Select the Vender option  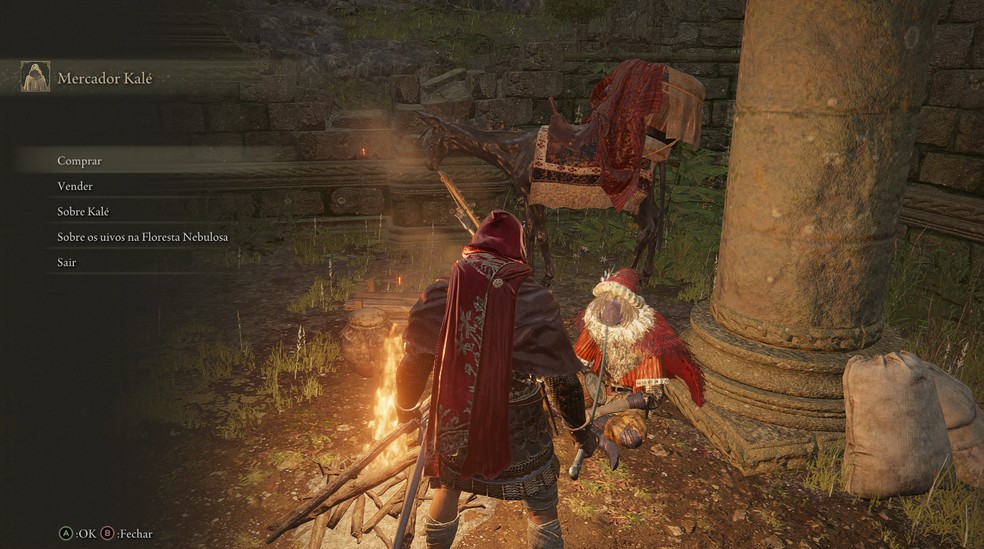(x=75, y=186)
